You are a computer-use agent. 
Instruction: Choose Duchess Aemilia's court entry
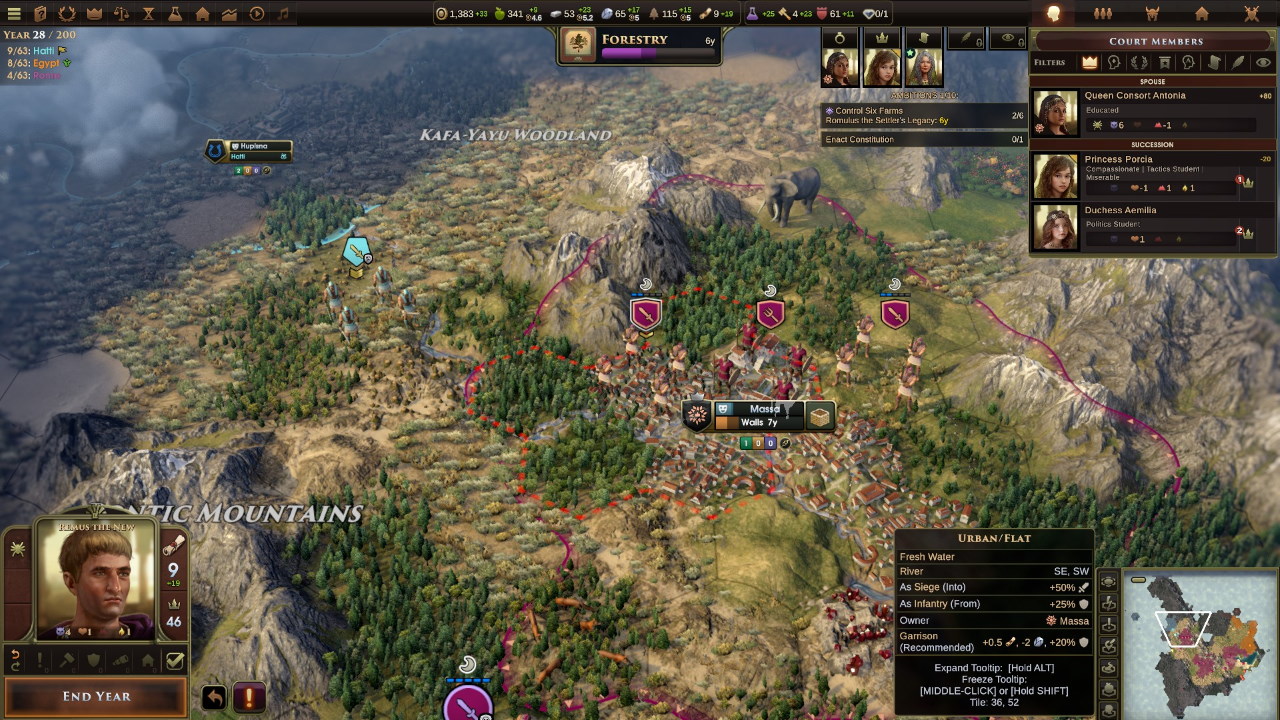[1152, 227]
